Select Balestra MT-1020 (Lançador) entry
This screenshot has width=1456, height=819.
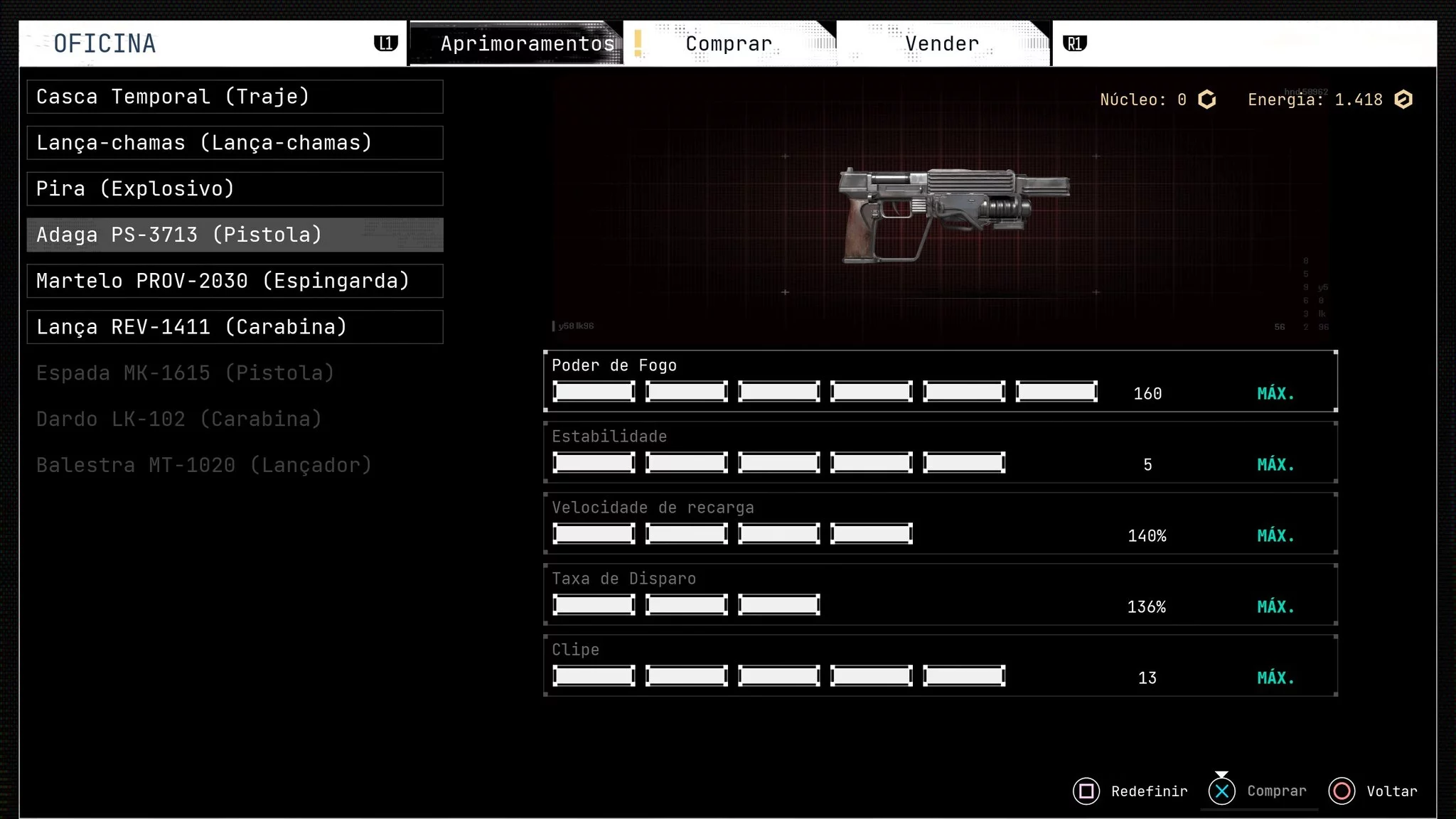click(x=204, y=466)
